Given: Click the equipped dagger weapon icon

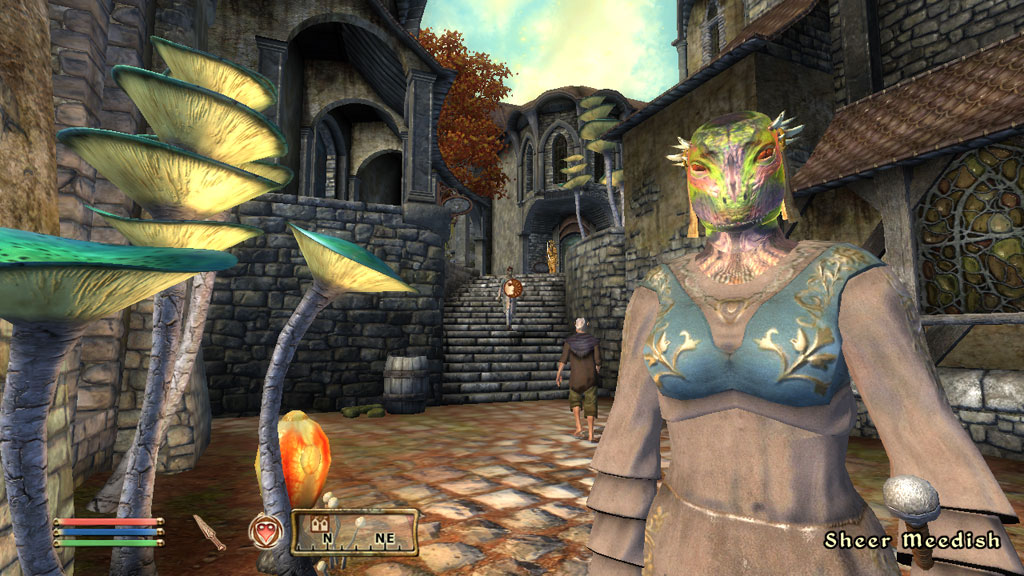Looking at the screenshot, I should 210,532.
